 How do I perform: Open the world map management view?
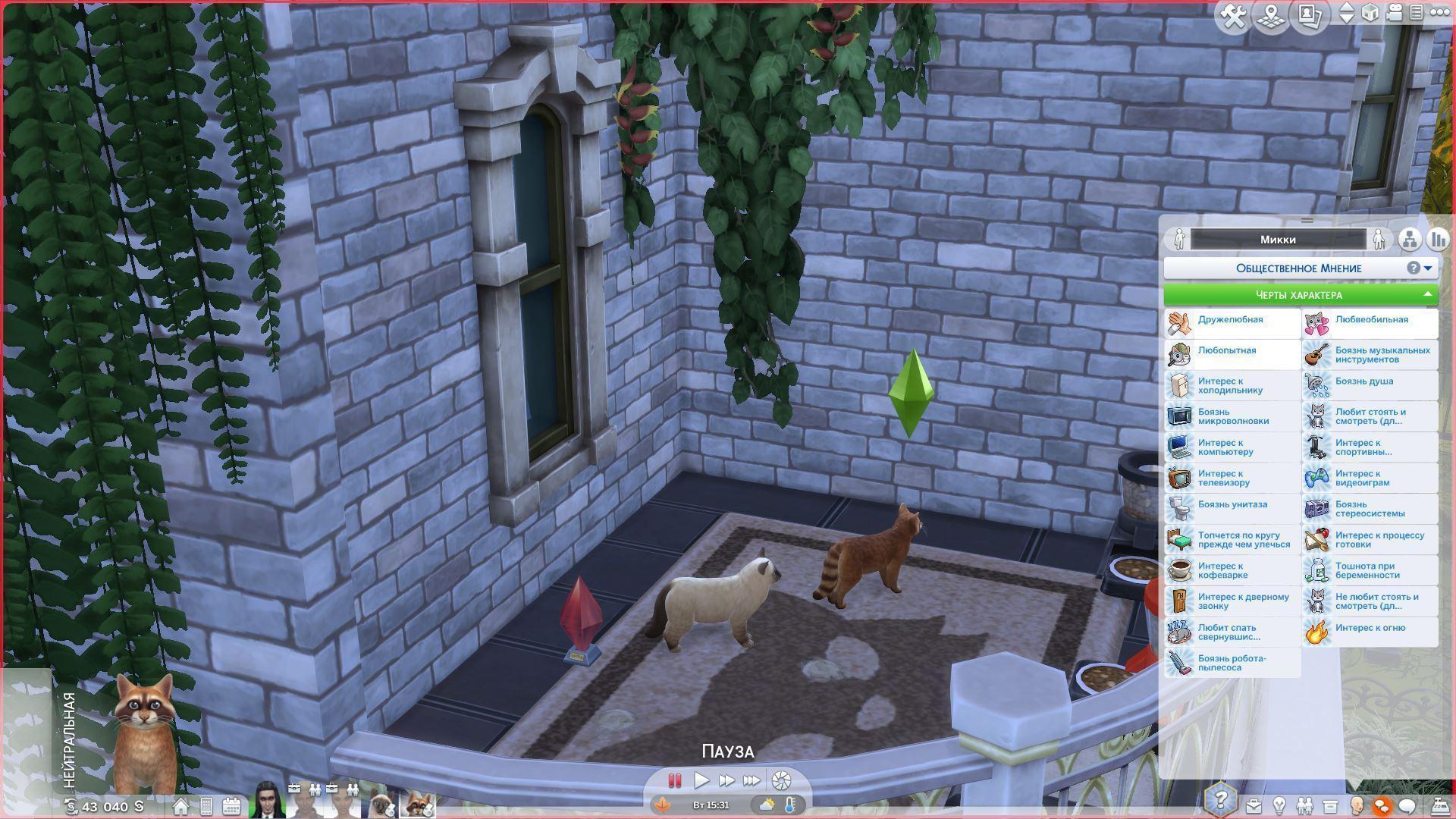tap(1271, 17)
